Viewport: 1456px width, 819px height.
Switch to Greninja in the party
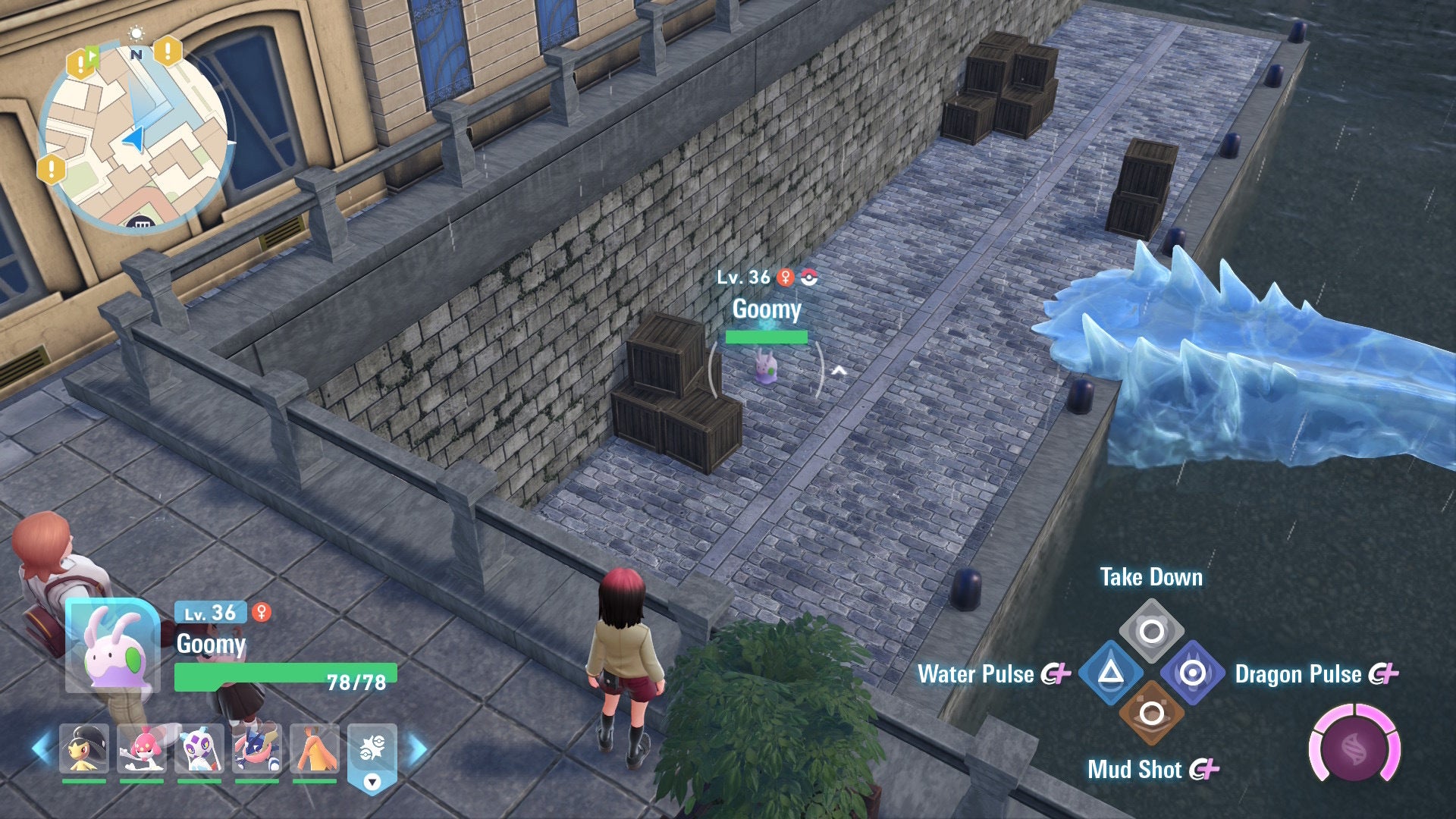coord(257,748)
